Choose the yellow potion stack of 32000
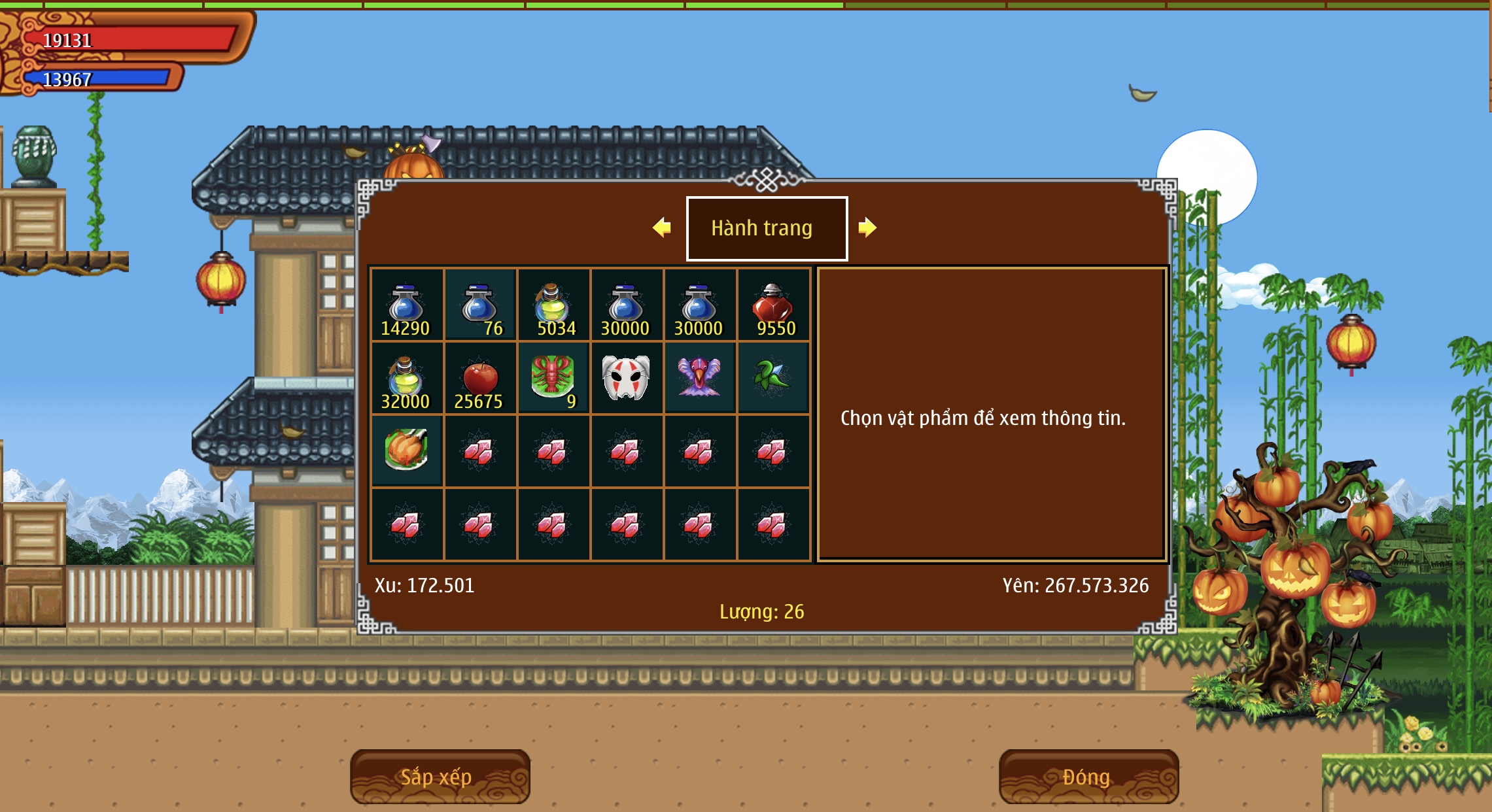 coord(406,379)
